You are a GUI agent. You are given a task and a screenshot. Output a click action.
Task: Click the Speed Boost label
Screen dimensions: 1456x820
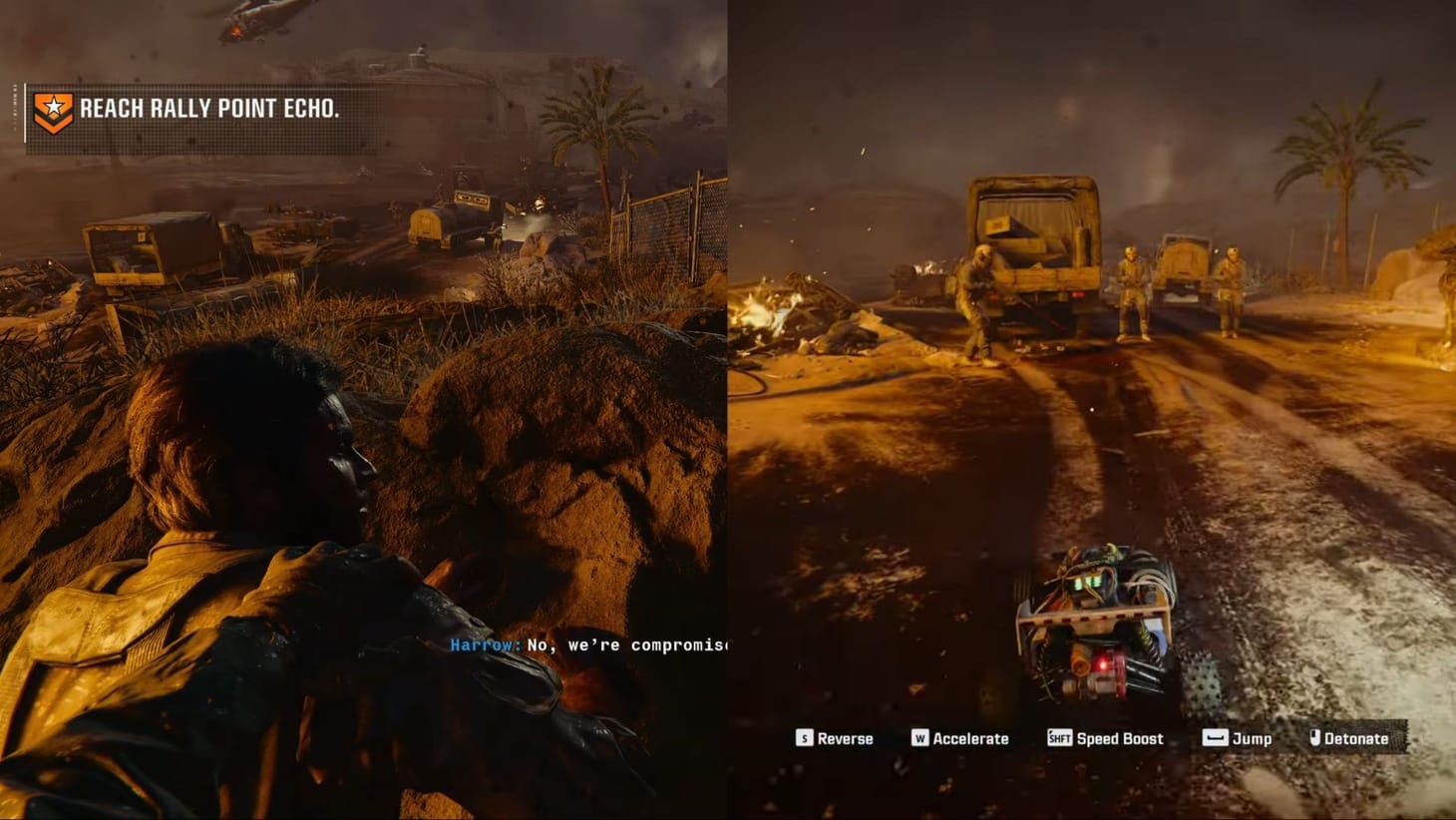point(1118,738)
